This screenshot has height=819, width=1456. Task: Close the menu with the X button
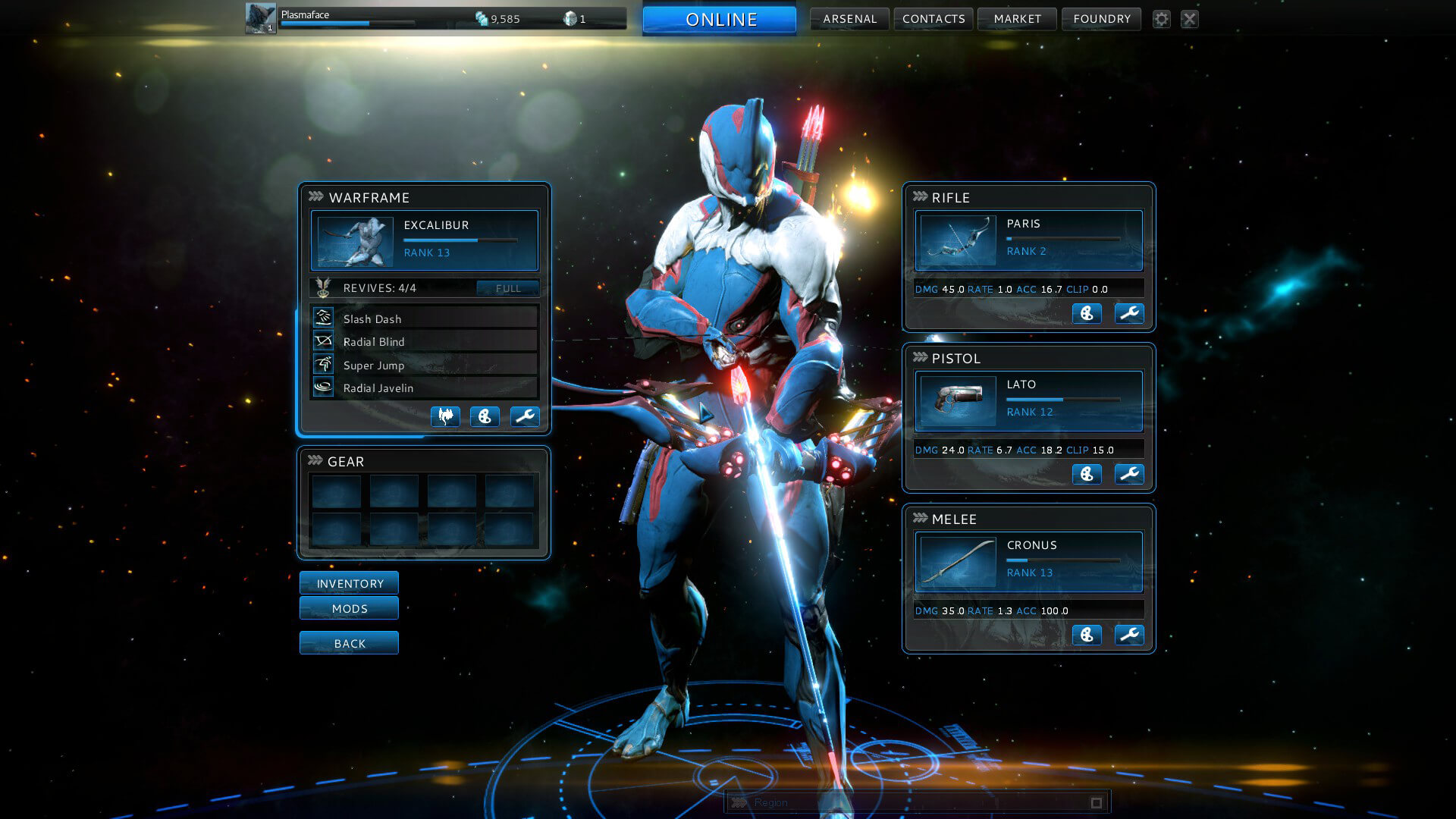coord(1189,19)
